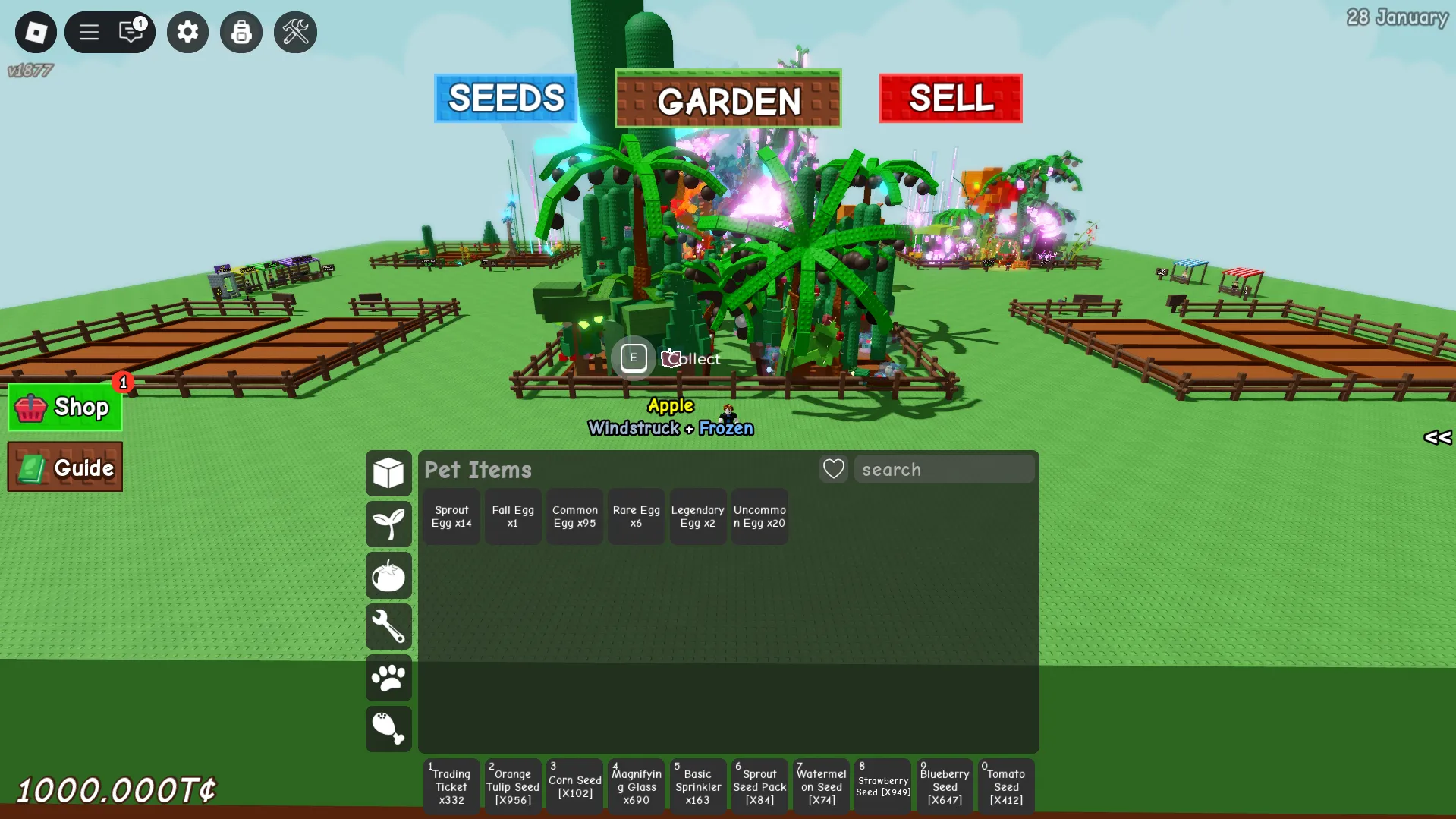The height and width of the screenshot is (819, 1456).
Task: Select the Sprout Egg x14 item
Action: coord(451,516)
